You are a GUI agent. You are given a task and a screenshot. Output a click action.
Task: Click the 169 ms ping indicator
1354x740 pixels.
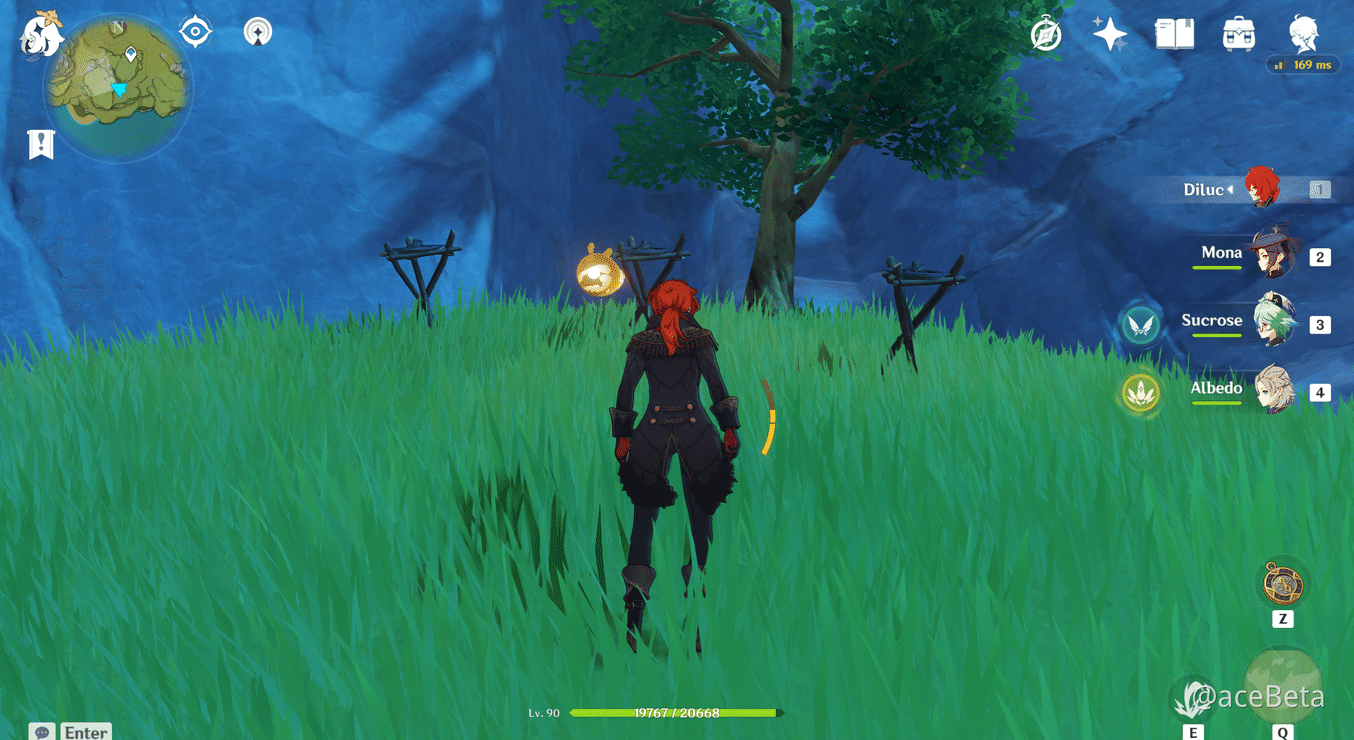(1303, 64)
